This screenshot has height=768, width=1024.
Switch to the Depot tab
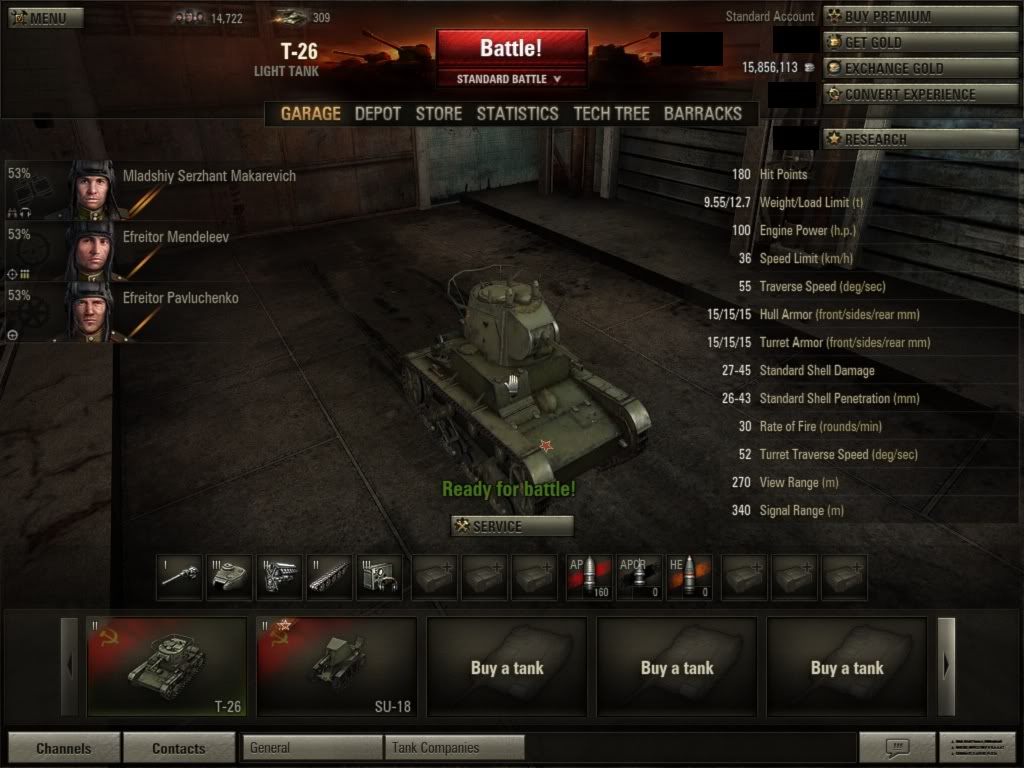click(x=378, y=114)
